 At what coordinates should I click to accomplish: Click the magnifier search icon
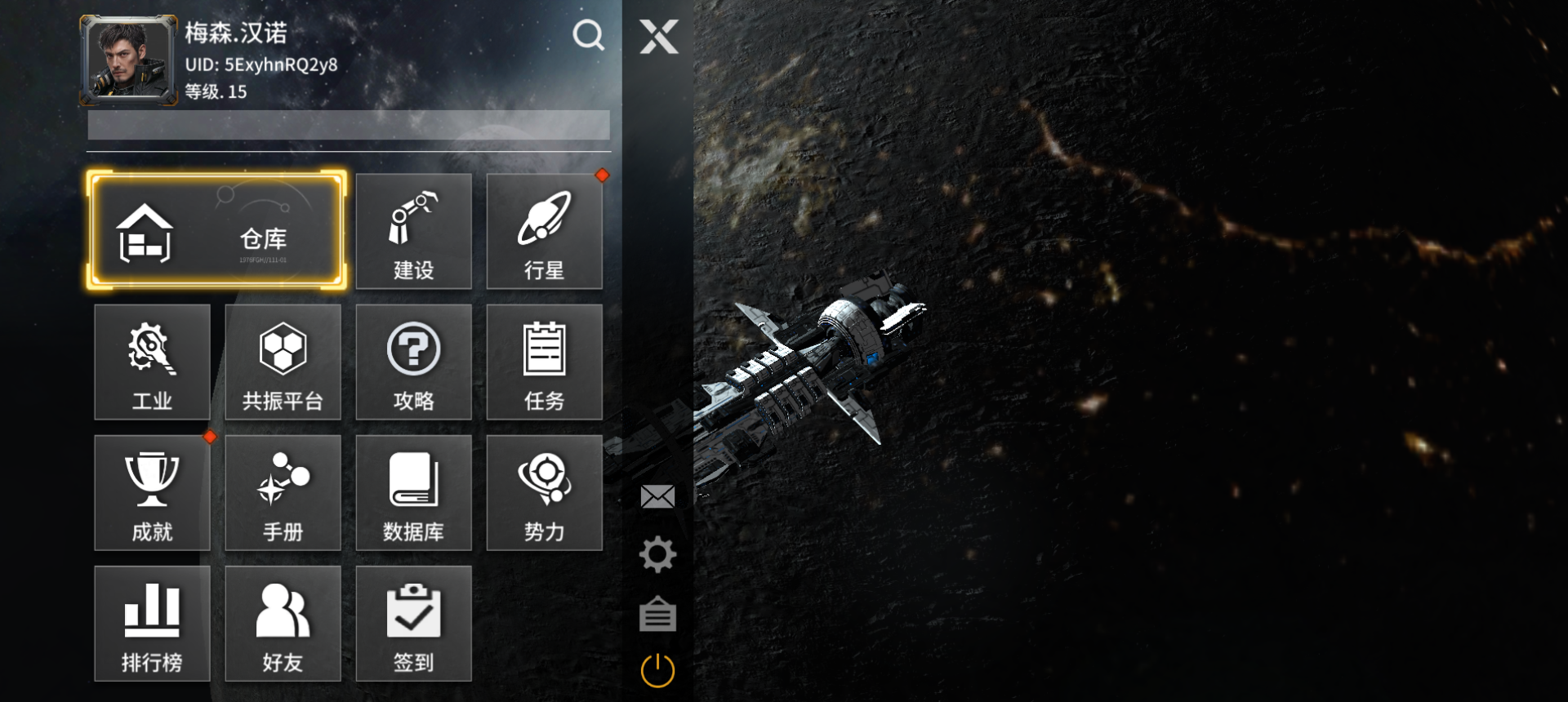tap(588, 35)
